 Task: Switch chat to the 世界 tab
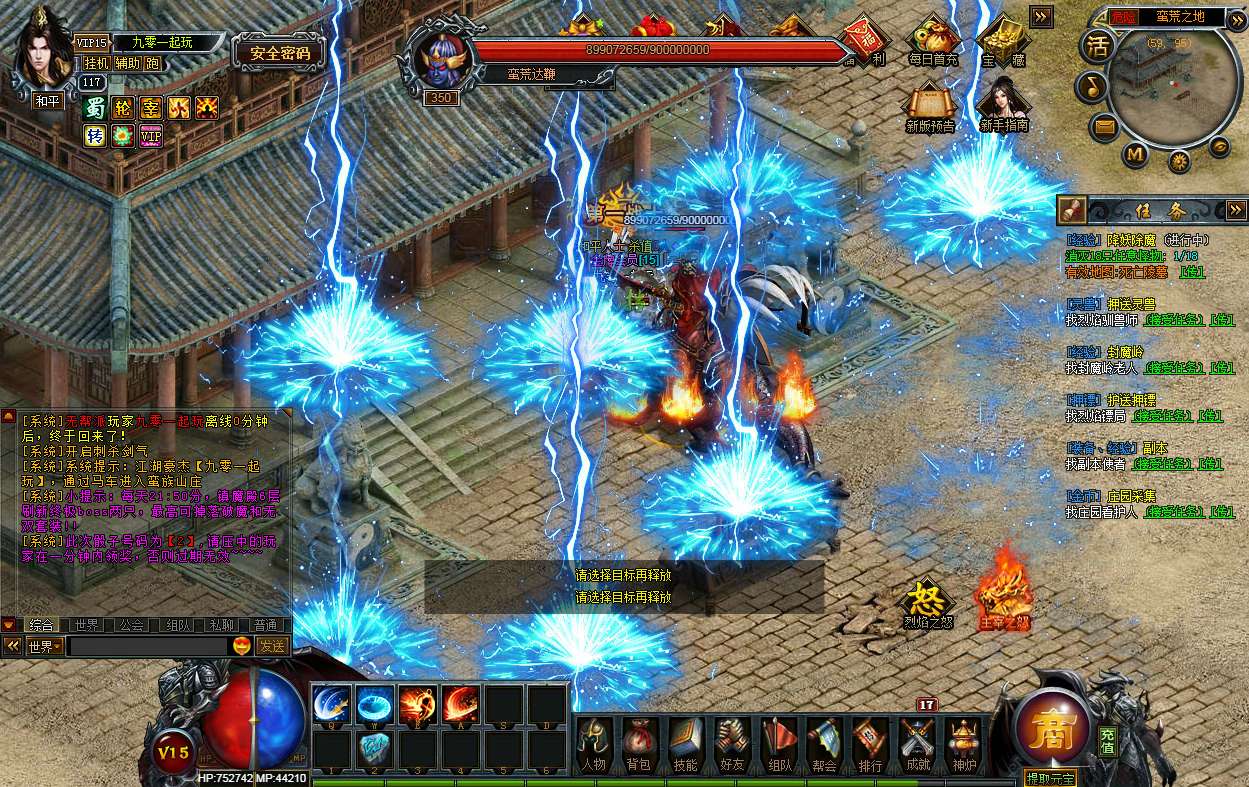click(x=86, y=625)
